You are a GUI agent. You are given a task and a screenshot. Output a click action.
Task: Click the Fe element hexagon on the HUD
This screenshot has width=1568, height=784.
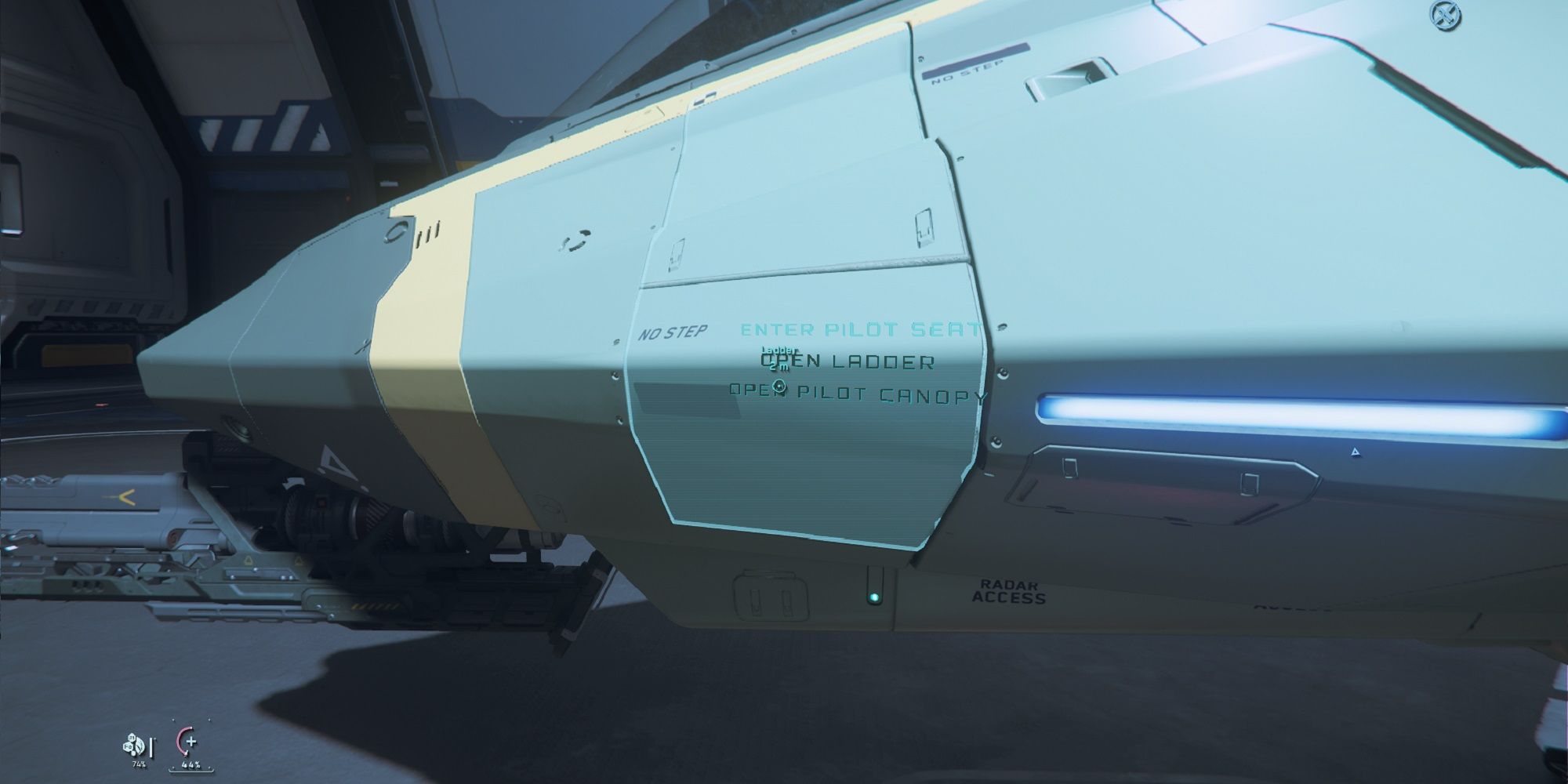(128, 746)
